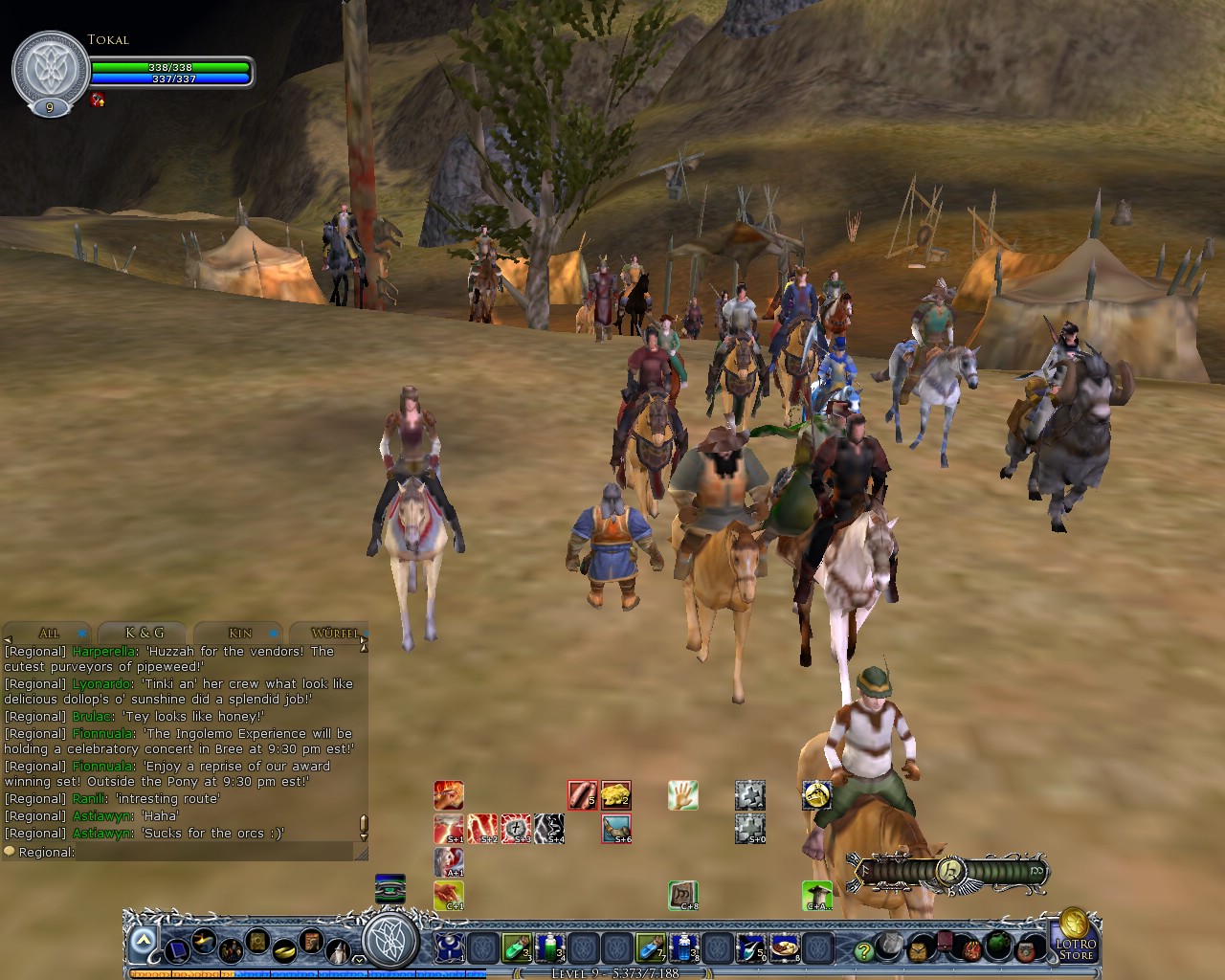Image resolution: width=1225 pixels, height=980 pixels.
Task: Click Fionnuala's name in the chat log
Action: pos(102,733)
